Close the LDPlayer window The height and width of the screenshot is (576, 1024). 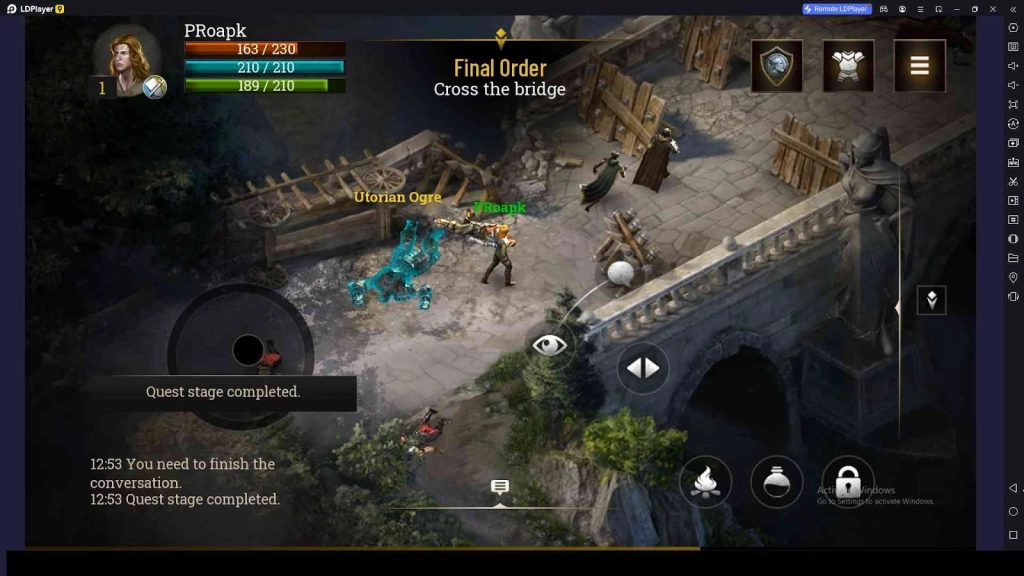(x=994, y=9)
